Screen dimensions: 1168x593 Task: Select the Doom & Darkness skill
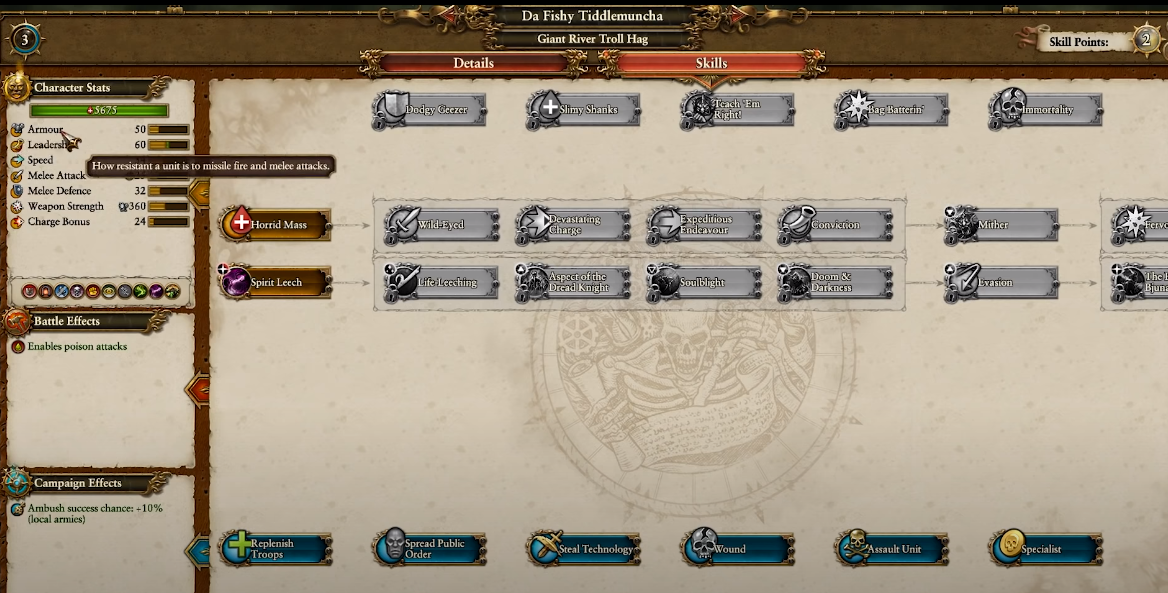[835, 283]
